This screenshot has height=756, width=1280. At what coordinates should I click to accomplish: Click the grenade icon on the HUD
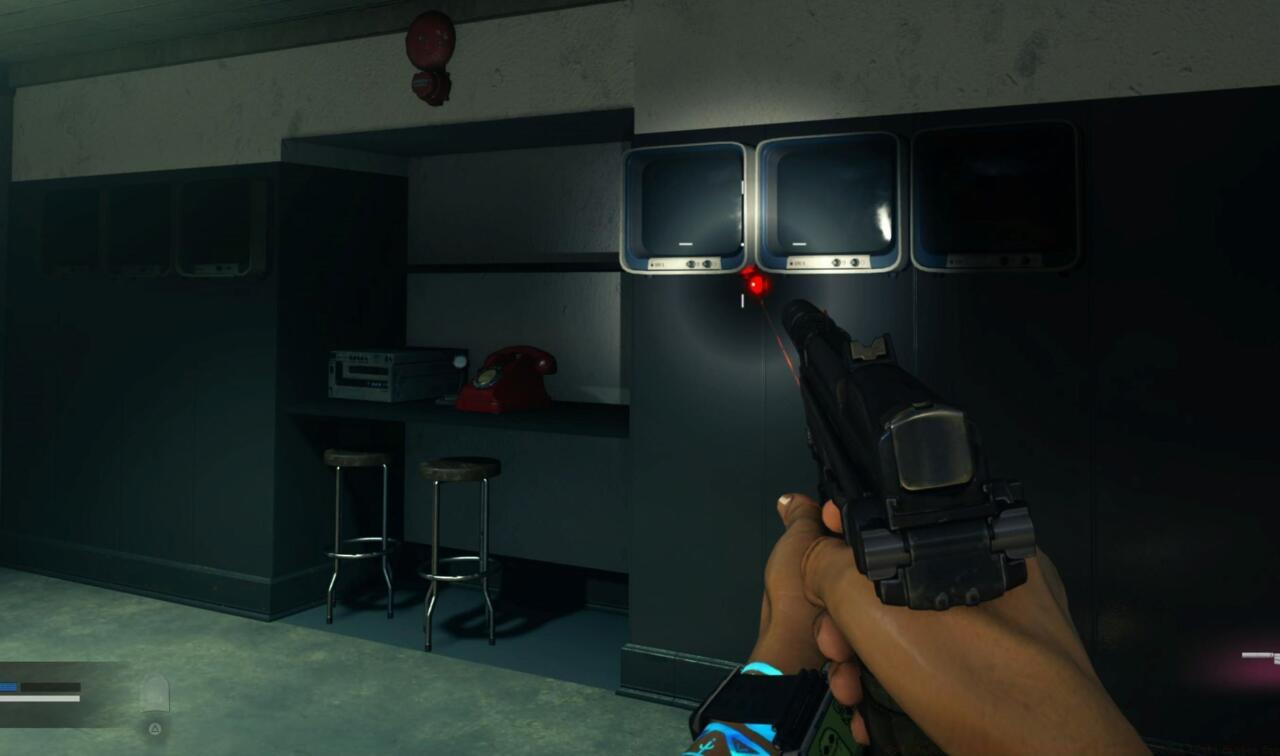(155, 690)
